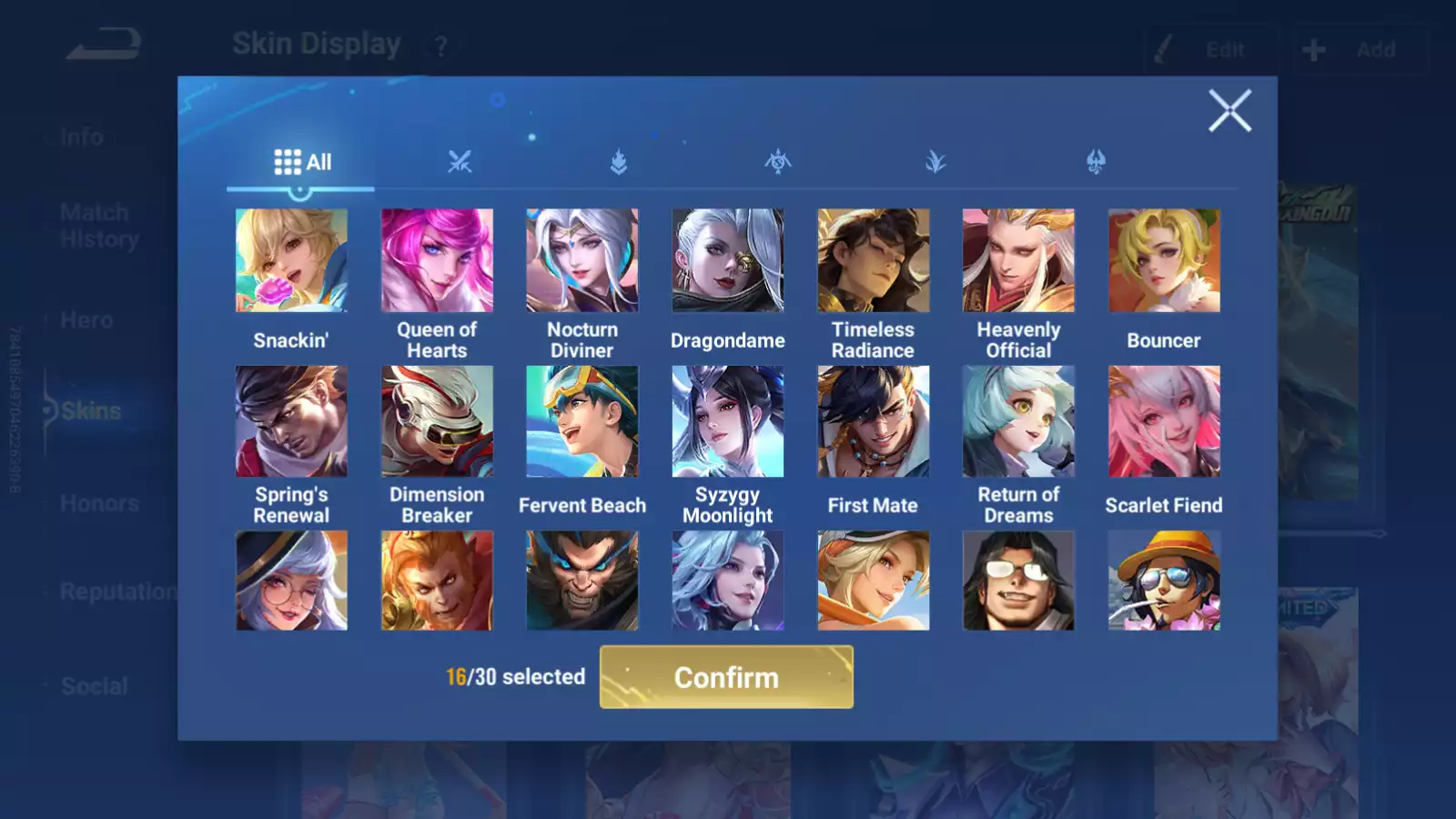This screenshot has width=1456, height=819.
Task: Open the tank emblem skin filter
Action: pos(619,163)
